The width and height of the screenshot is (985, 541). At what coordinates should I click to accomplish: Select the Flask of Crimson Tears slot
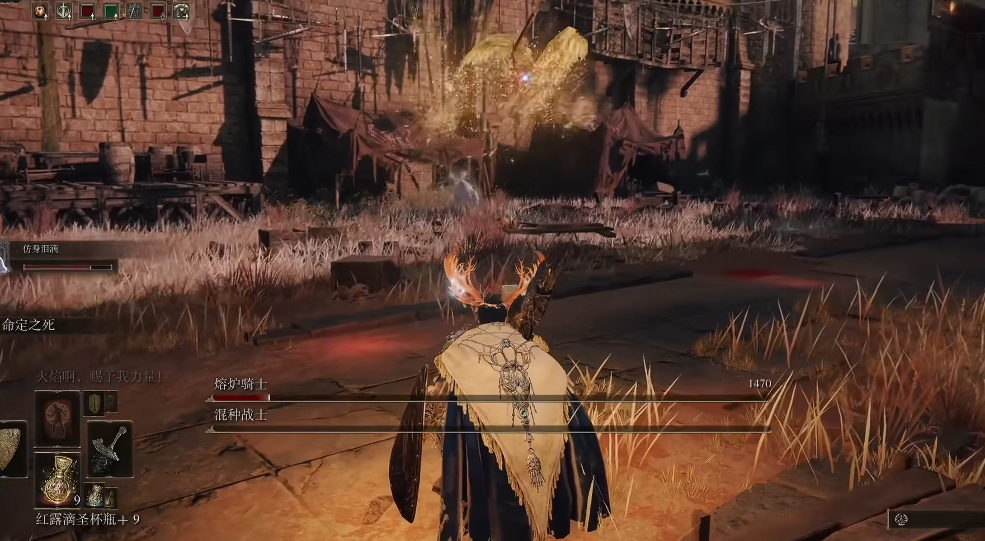57,479
